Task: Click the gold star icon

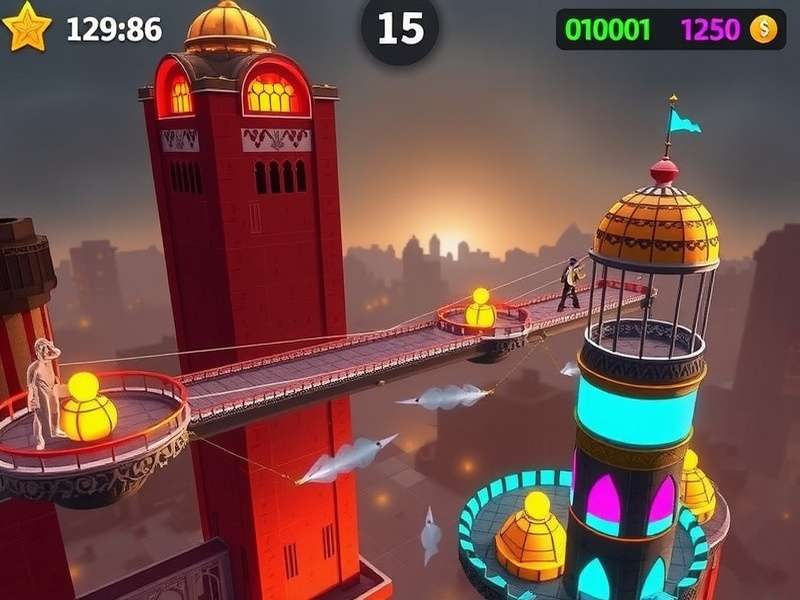Action: 27,27
